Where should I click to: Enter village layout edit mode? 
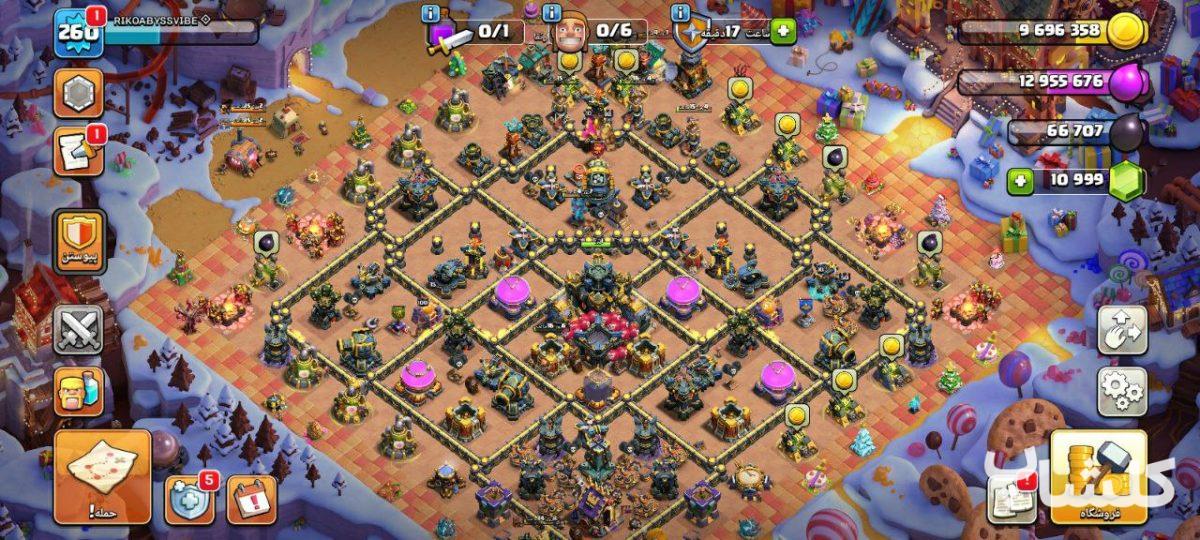pos(1122,331)
